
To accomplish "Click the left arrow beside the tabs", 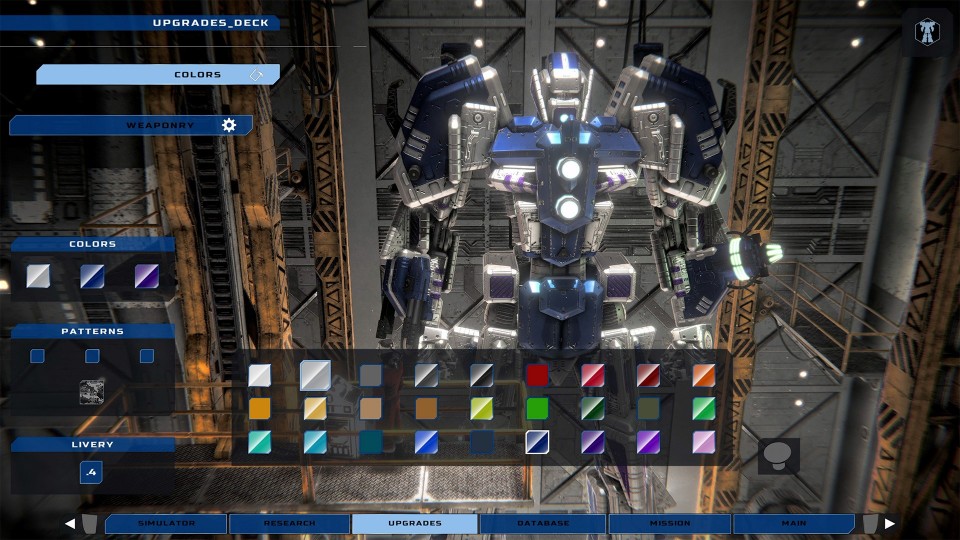I will 70,523.
